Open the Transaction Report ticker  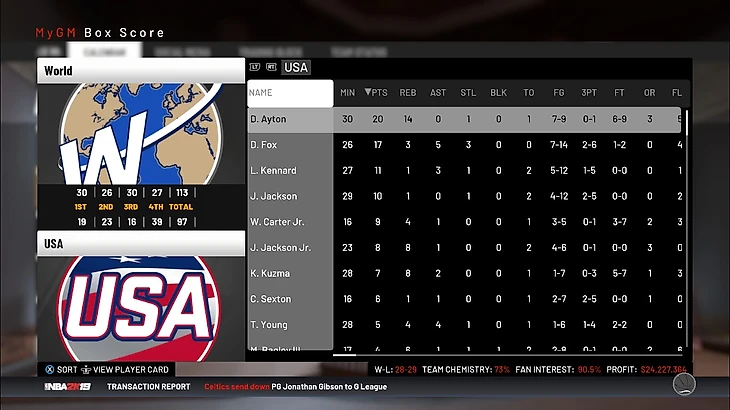click(148, 386)
